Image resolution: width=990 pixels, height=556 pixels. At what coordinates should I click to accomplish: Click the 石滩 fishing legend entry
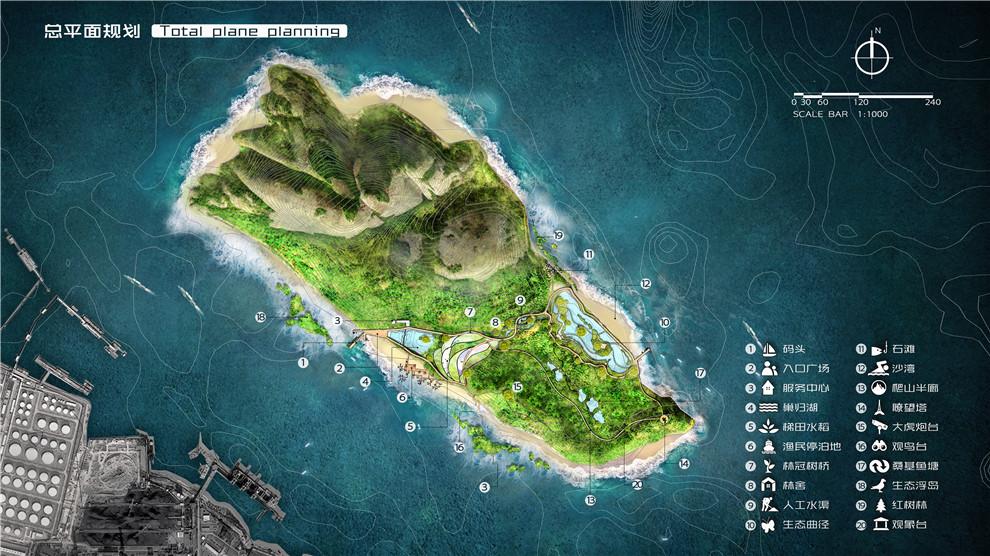[x=895, y=349]
